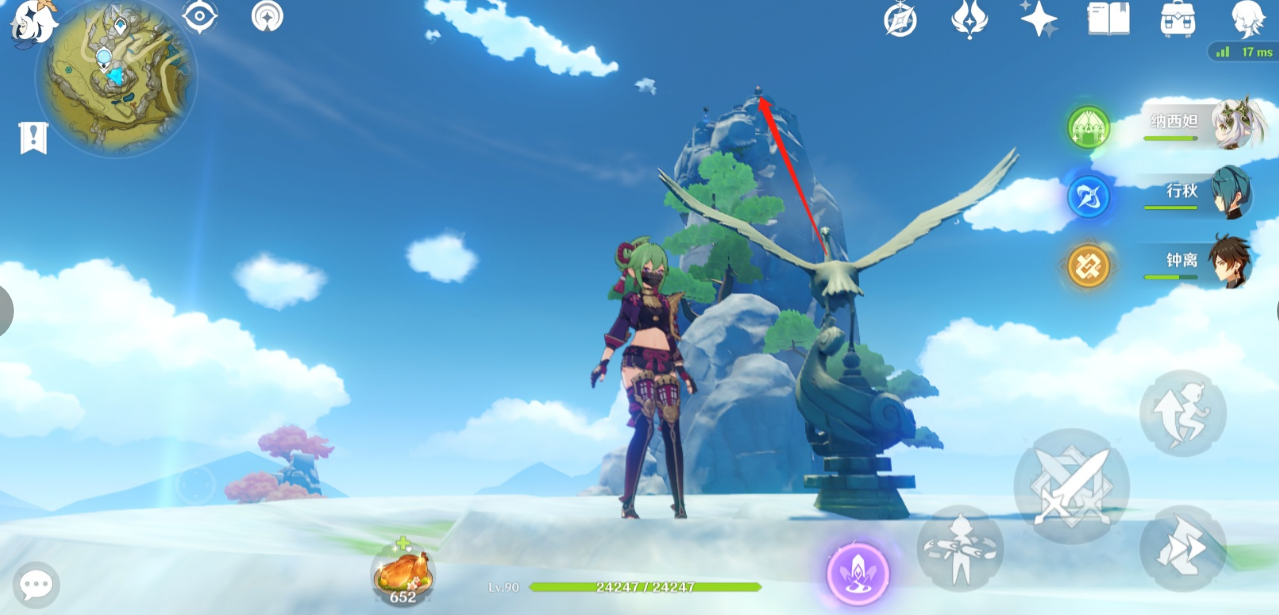This screenshot has width=1279, height=615.
Task: Switch to party member 纳西妲
Action: pos(1195,126)
